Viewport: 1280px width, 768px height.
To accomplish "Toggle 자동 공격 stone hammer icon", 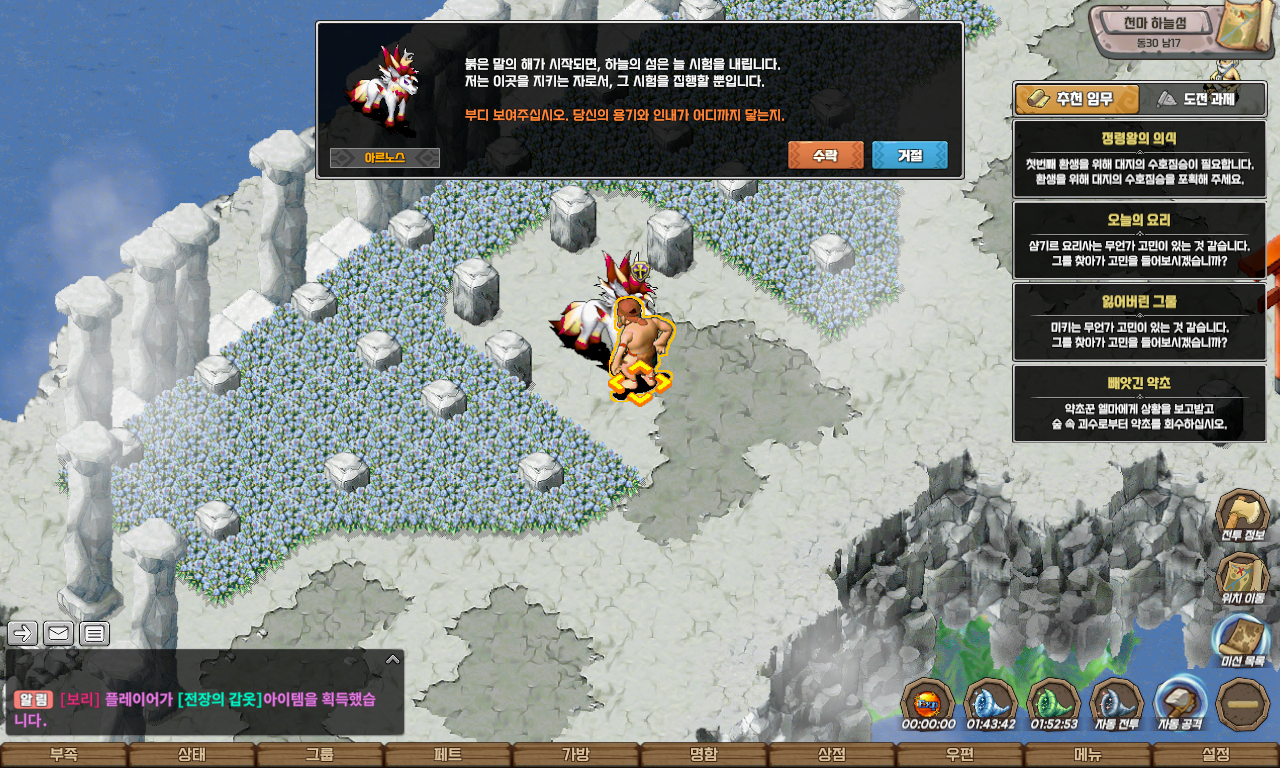I will coord(1179,703).
